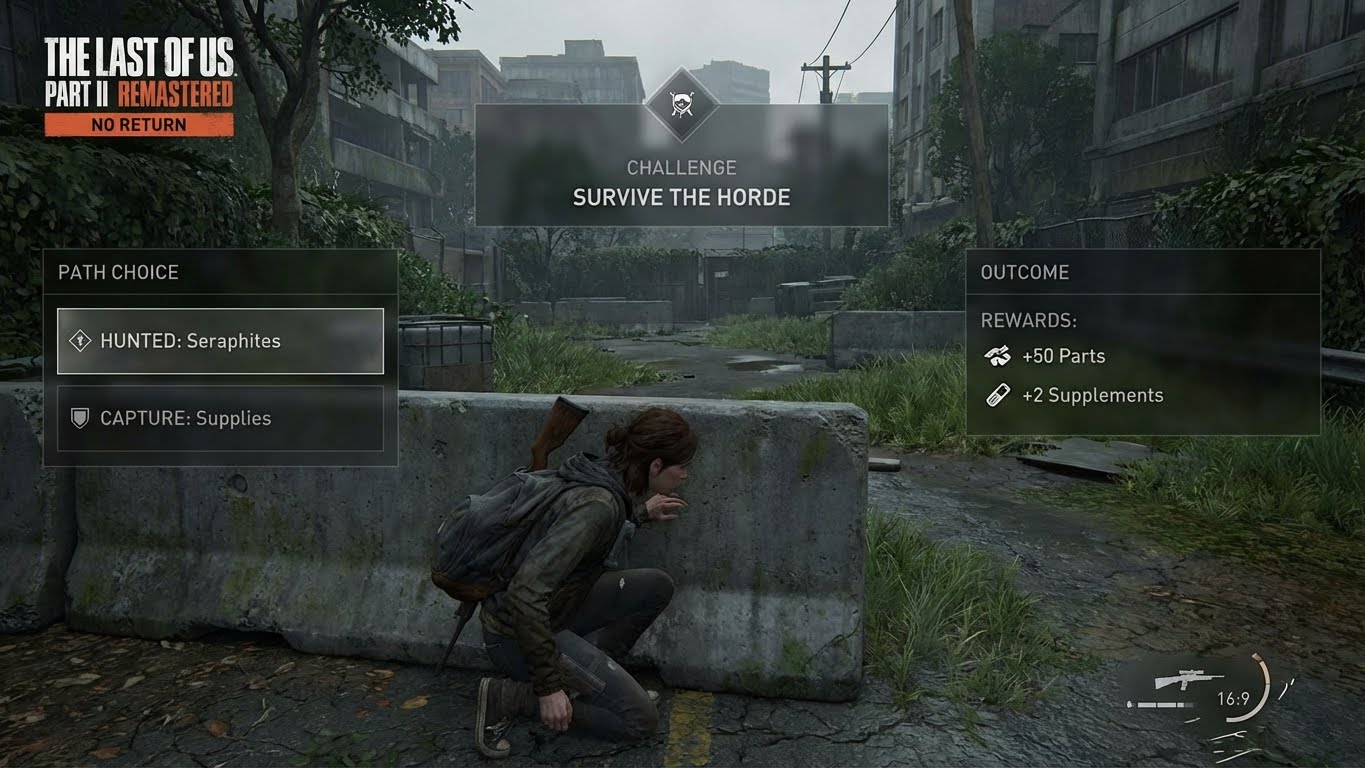Click the bullet icon beside the ammo bar
This screenshot has width=1365, height=768.
[x=1129, y=703]
